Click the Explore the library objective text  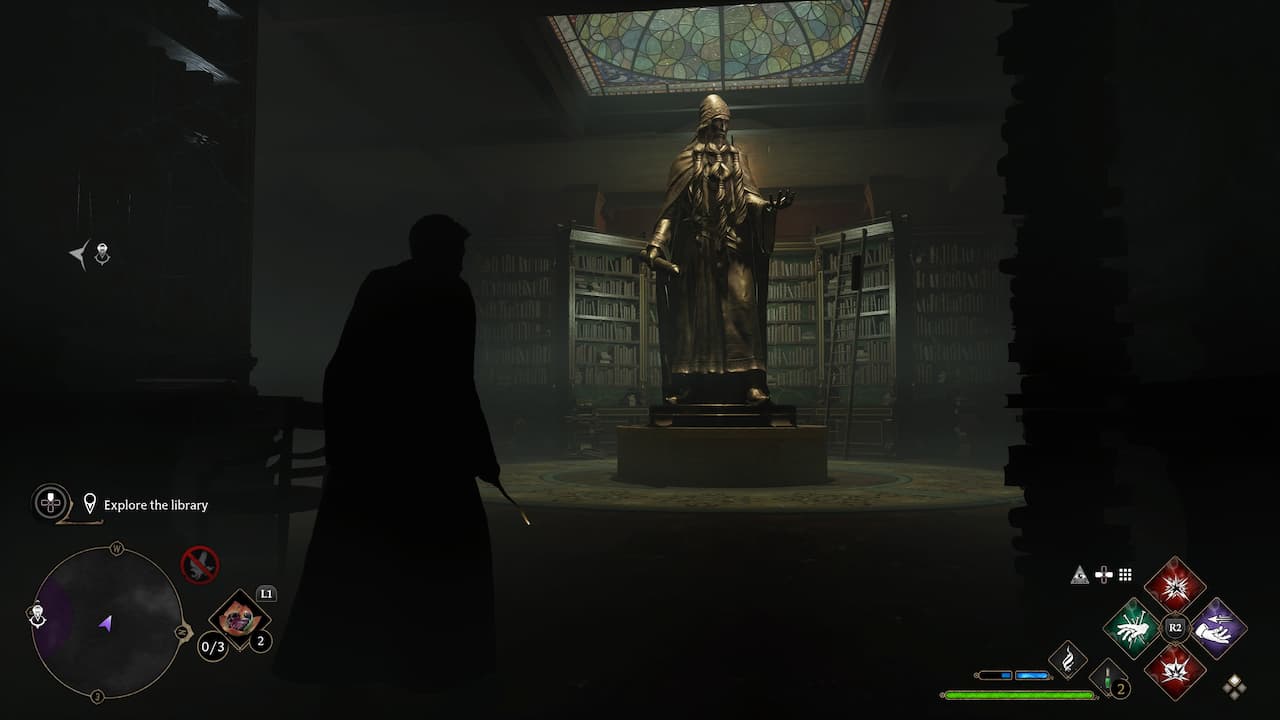155,505
